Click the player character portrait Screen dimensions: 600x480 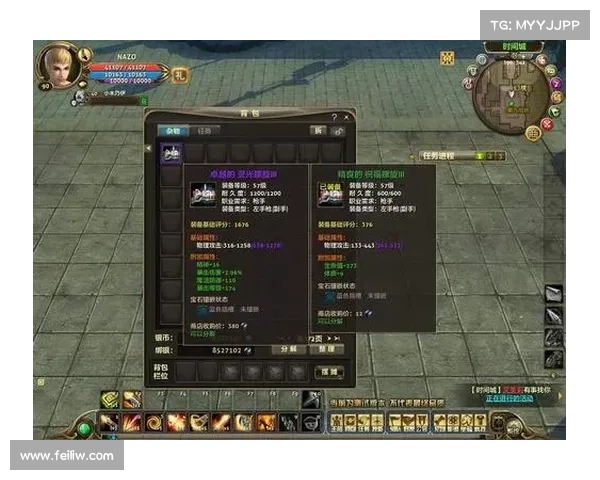pos(60,67)
